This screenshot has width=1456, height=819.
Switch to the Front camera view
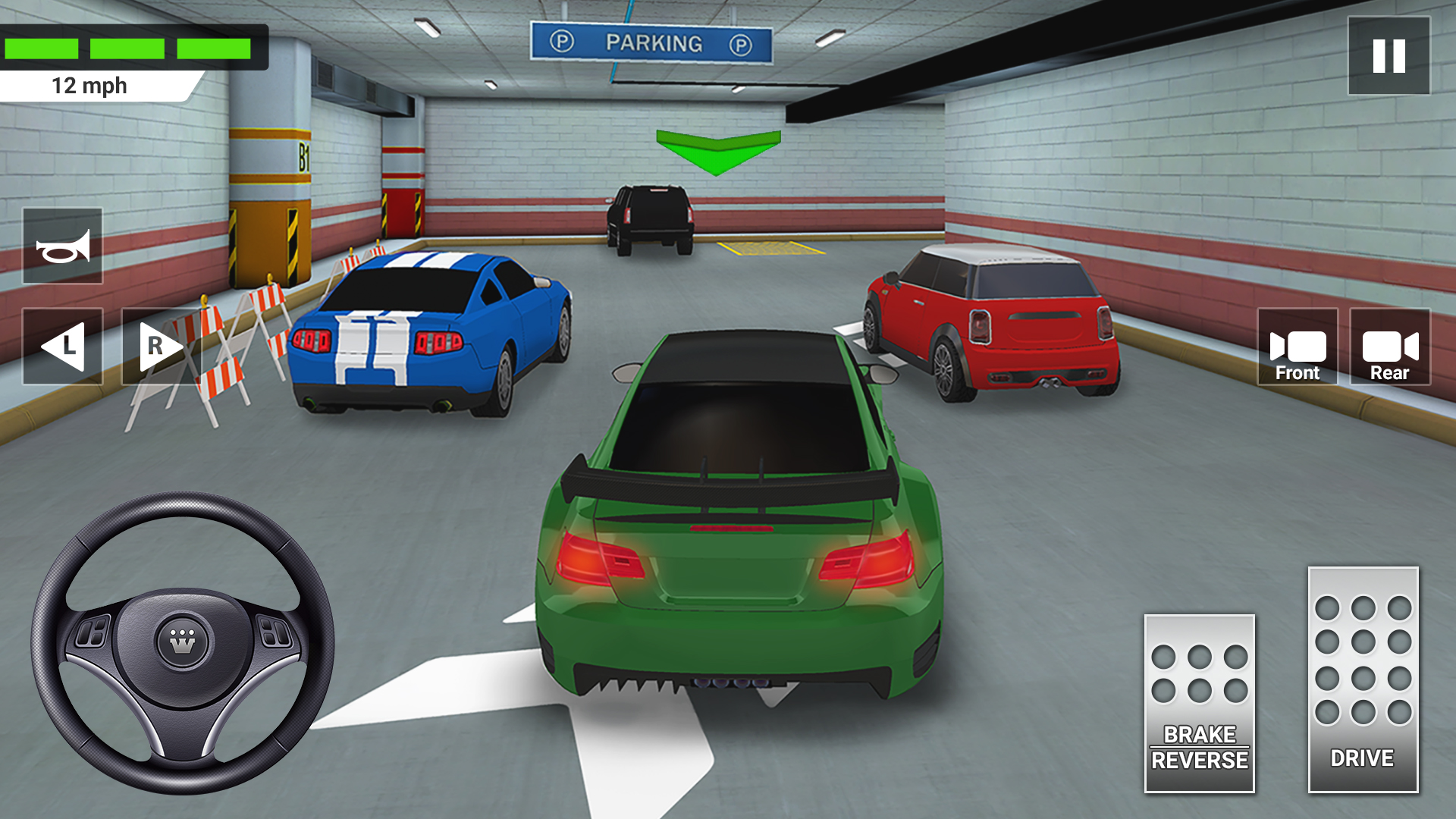click(1298, 349)
